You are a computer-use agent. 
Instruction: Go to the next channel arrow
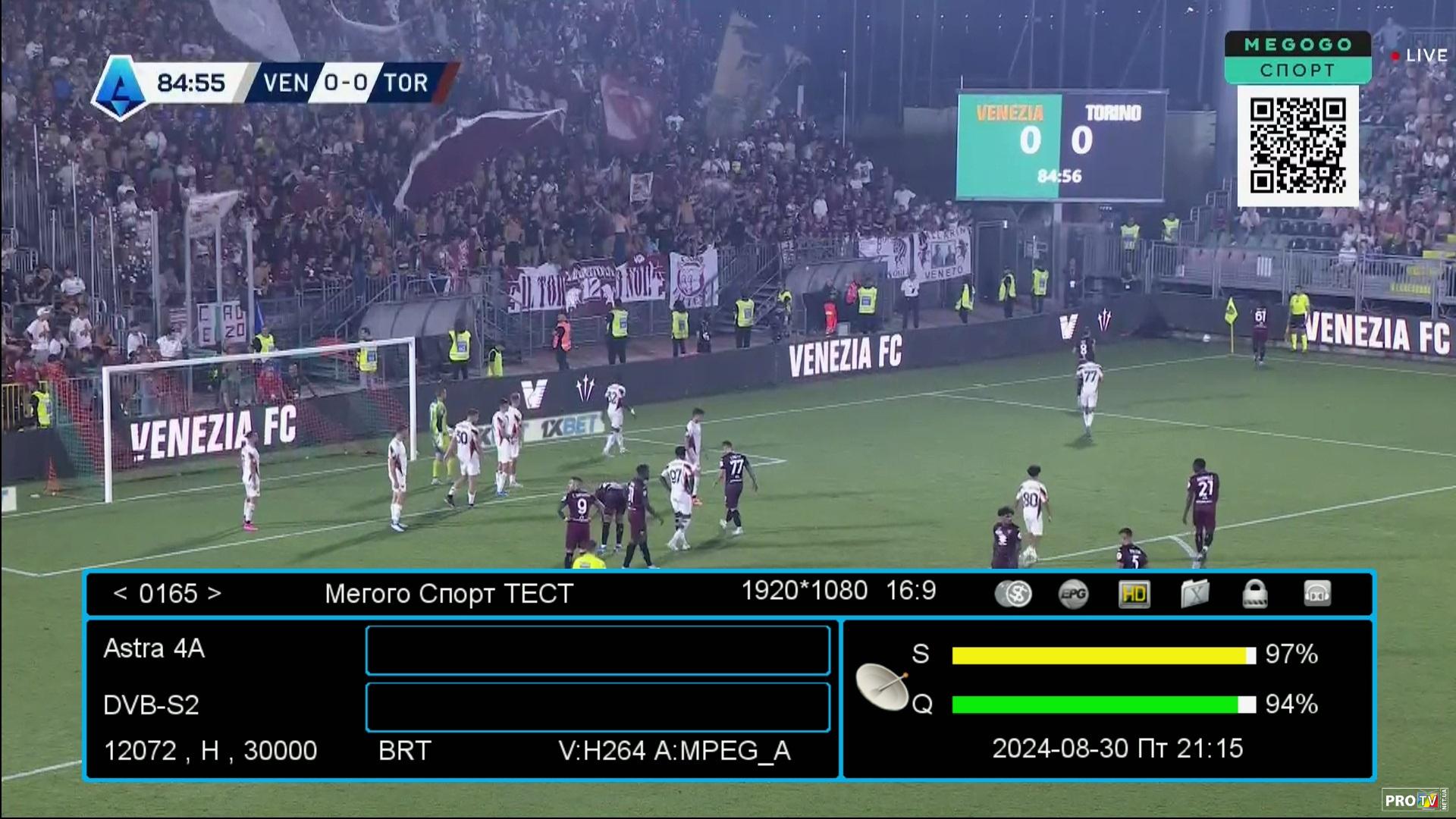pos(215,593)
